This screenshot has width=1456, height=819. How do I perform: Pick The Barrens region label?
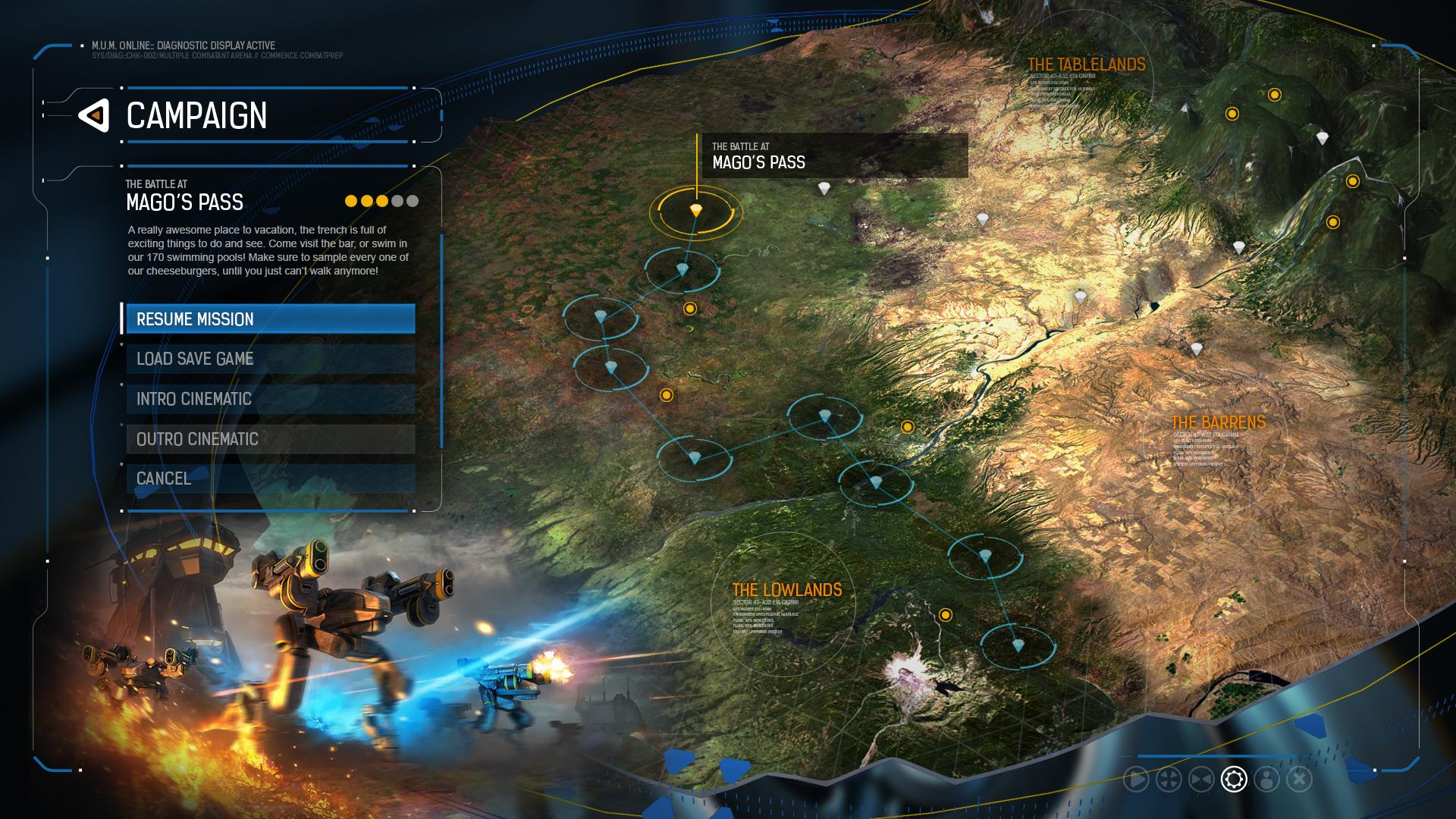pos(1217,422)
